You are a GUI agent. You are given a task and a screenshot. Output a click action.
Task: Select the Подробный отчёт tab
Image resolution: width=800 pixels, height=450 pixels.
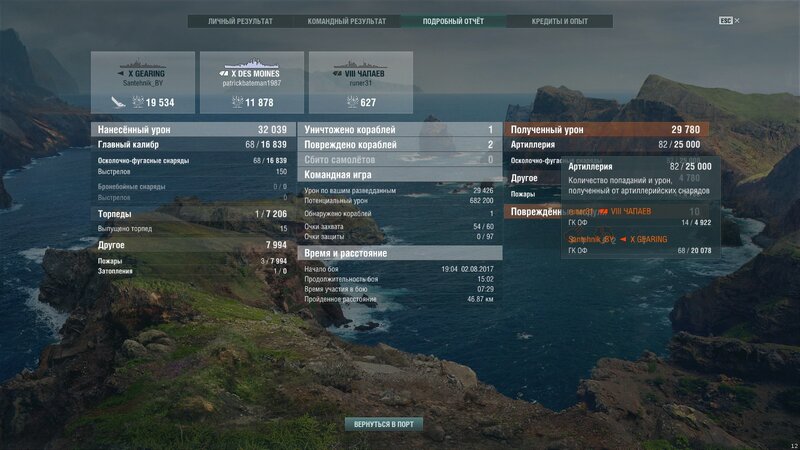(x=453, y=21)
